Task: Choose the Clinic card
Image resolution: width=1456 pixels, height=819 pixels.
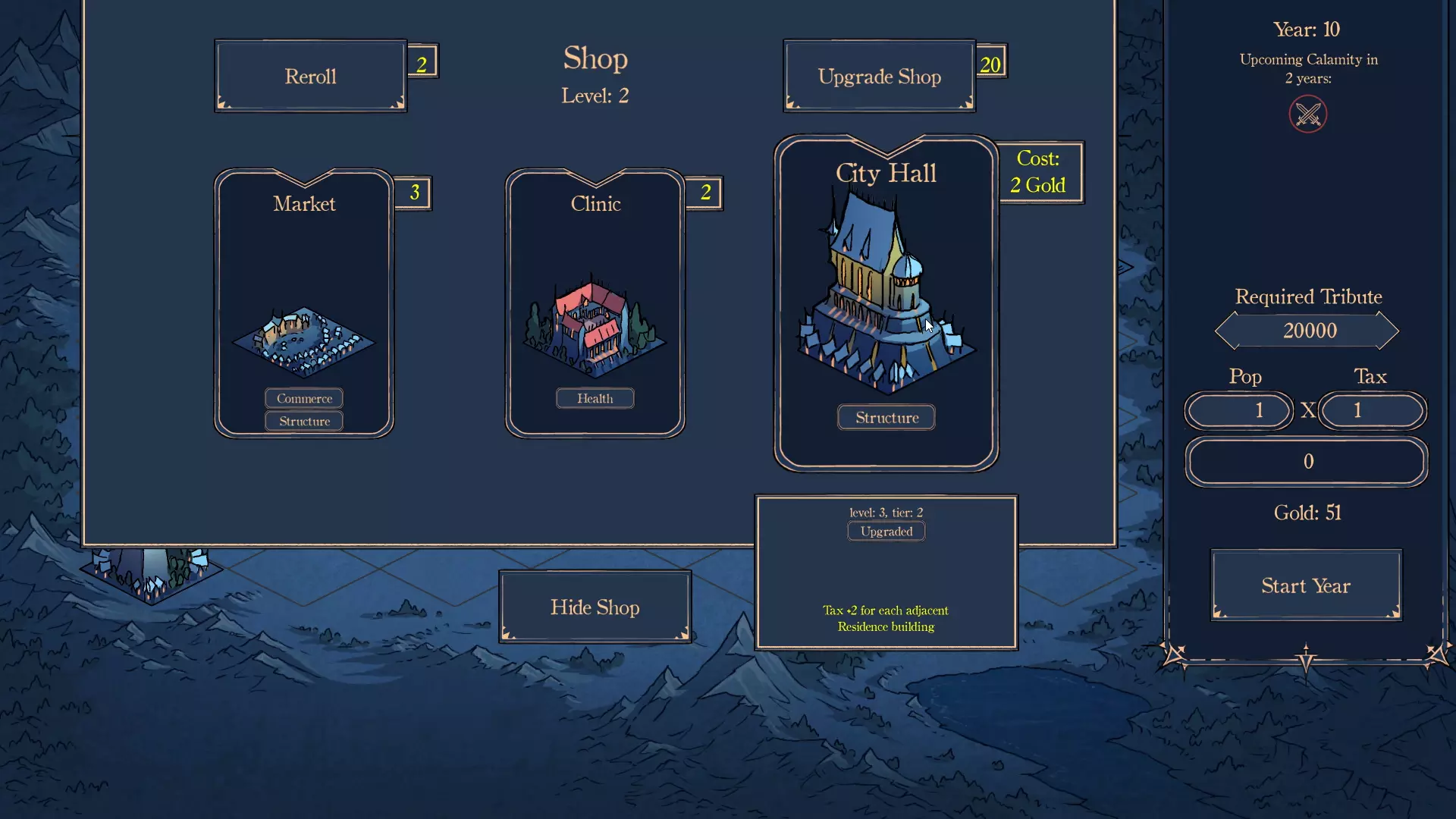Action: click(x=595, y=303)
